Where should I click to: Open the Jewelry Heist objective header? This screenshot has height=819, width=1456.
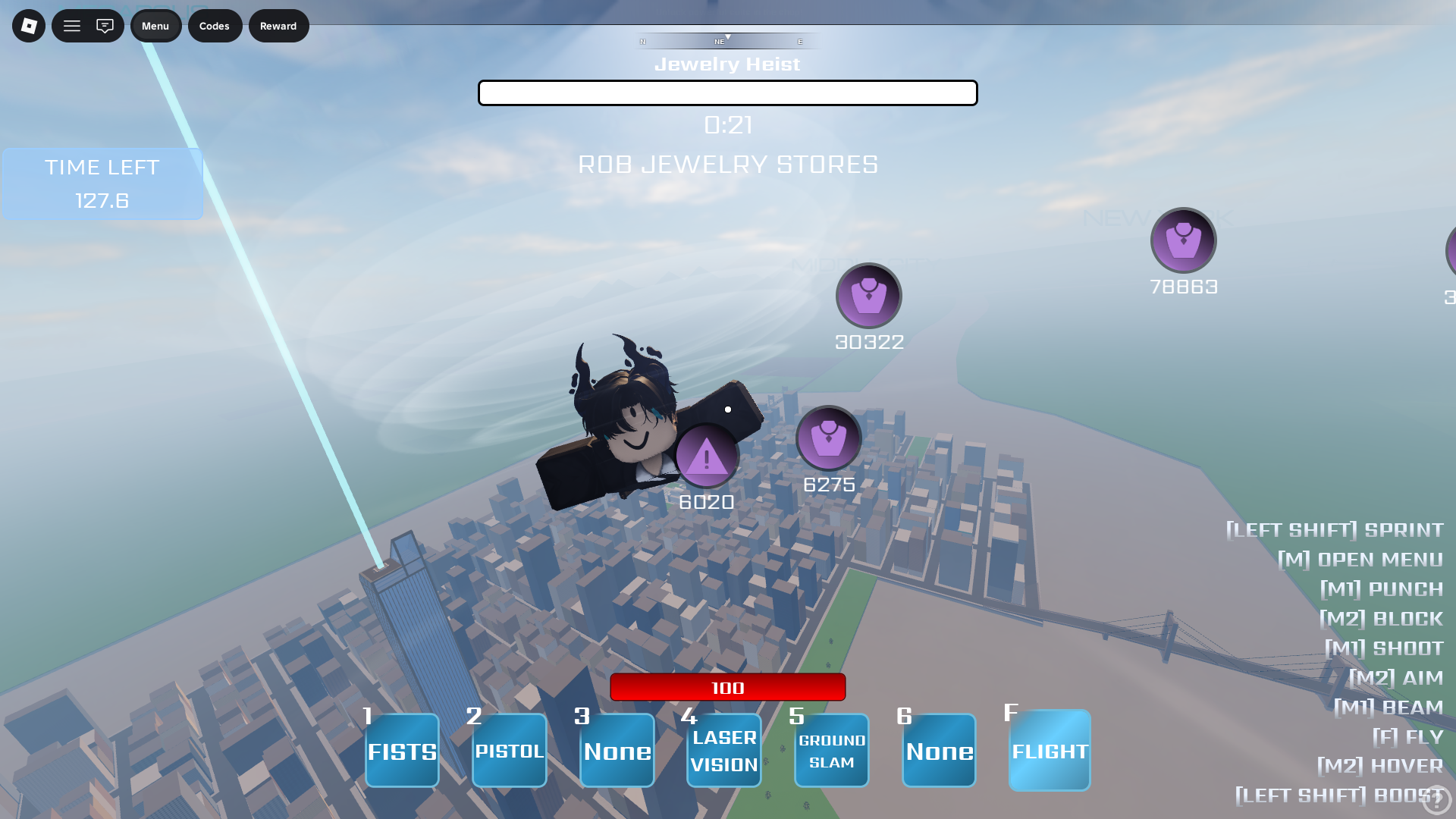[x=727, y=64]
